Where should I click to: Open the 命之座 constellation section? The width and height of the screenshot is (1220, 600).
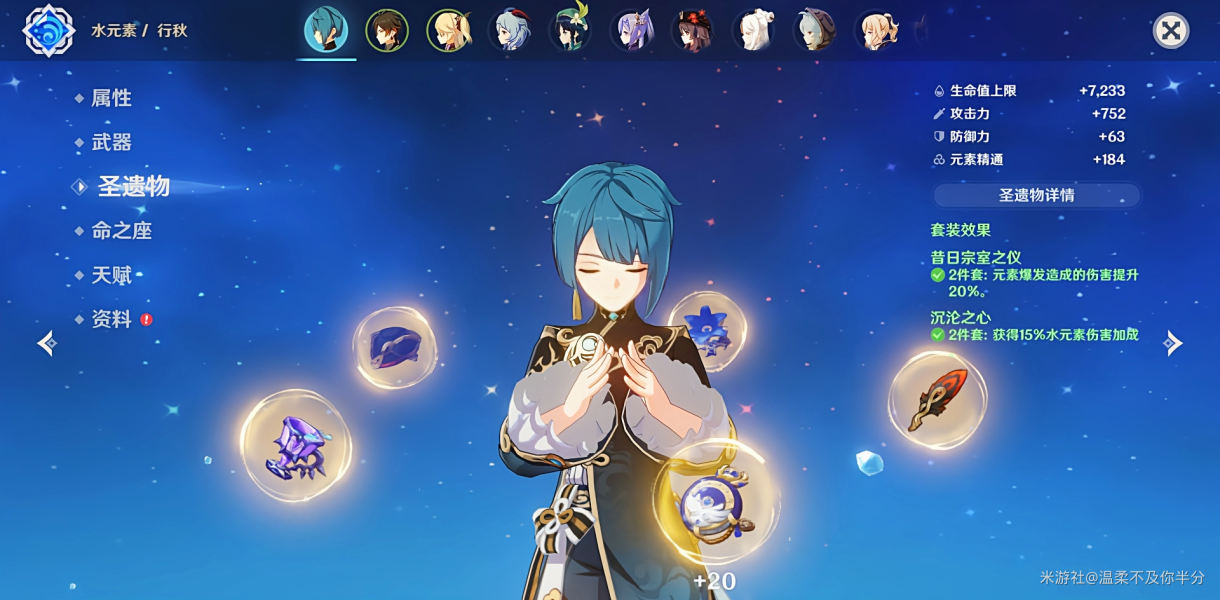click(x=121, y=230)
